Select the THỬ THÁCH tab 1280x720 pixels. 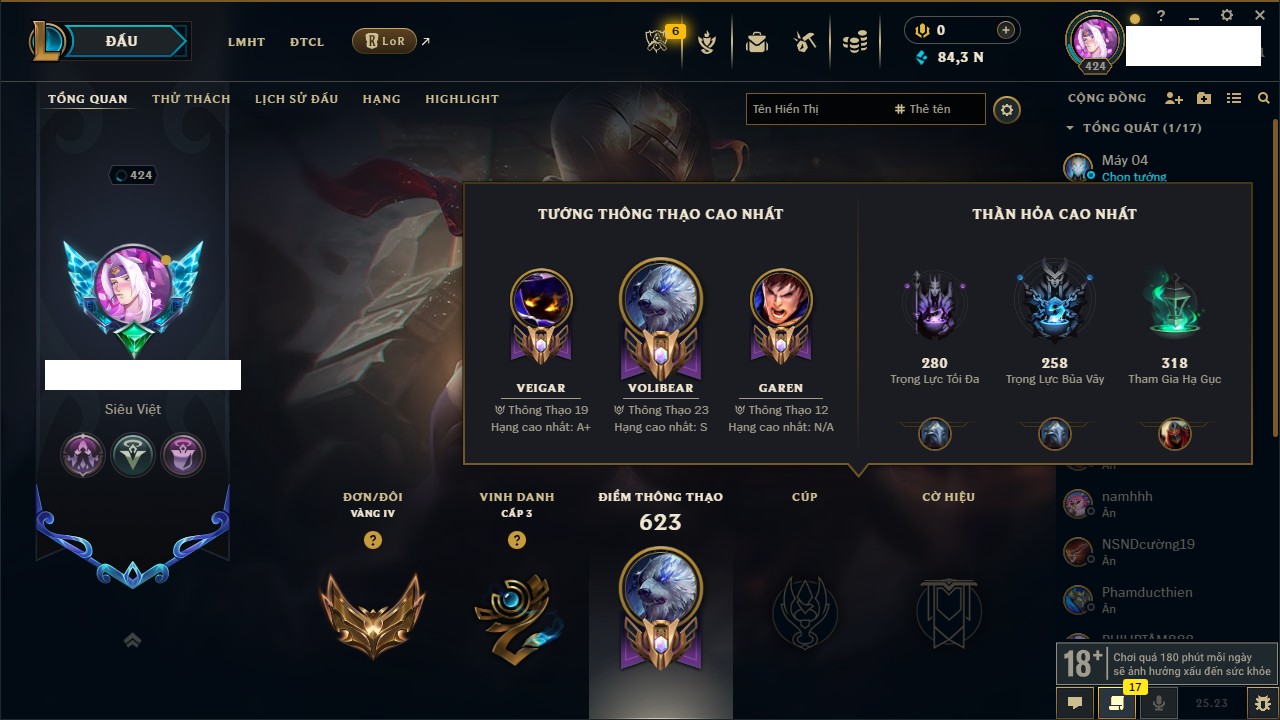point(191,99)
